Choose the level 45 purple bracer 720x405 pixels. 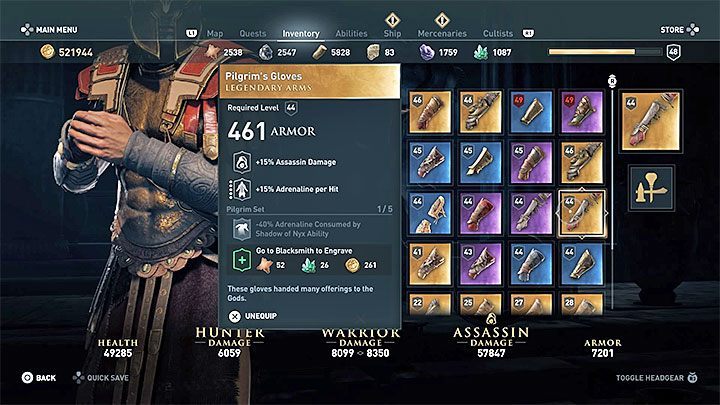(x=531, y=162)
